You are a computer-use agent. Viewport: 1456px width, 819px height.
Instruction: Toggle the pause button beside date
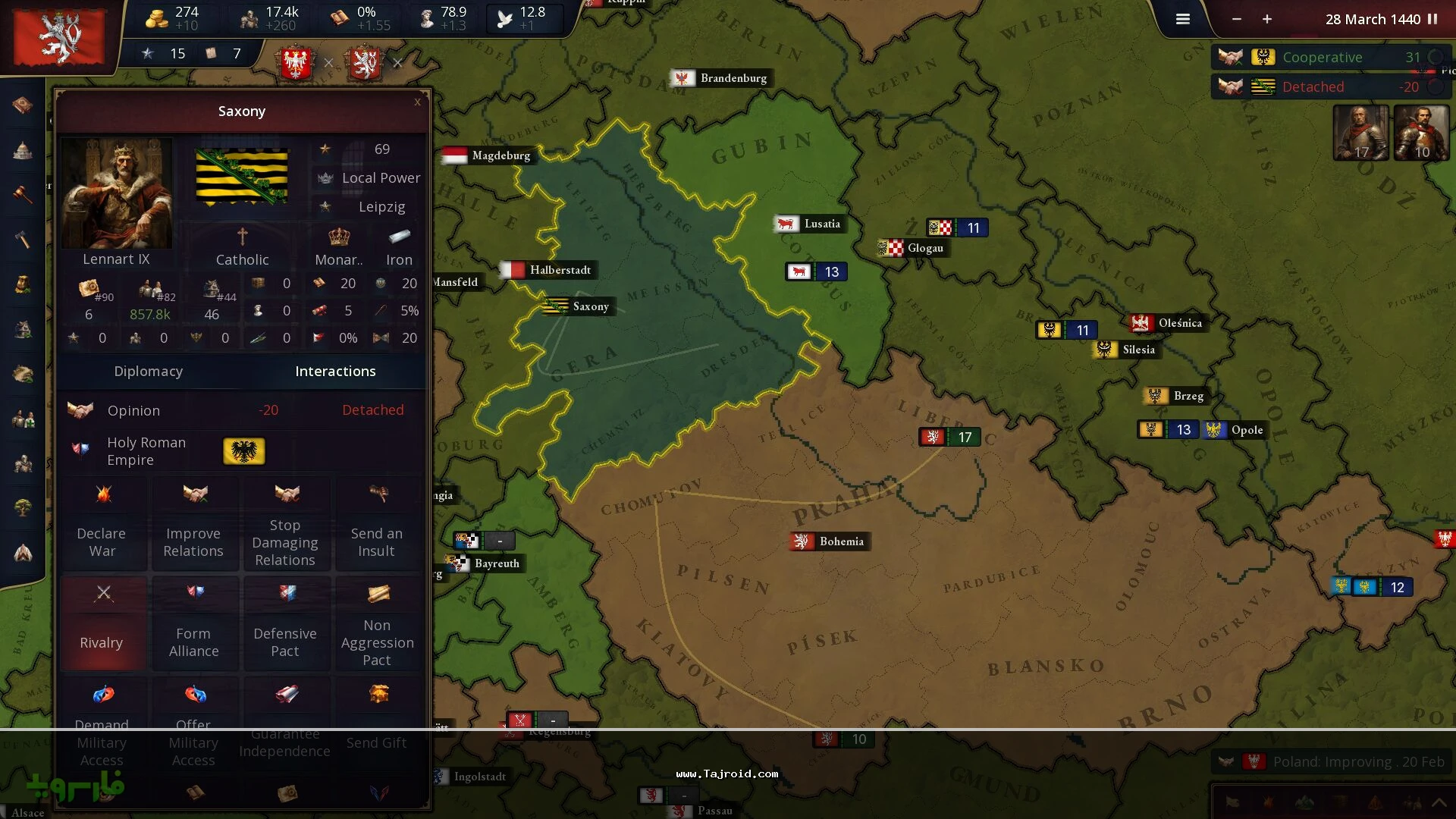[1432, 20]
